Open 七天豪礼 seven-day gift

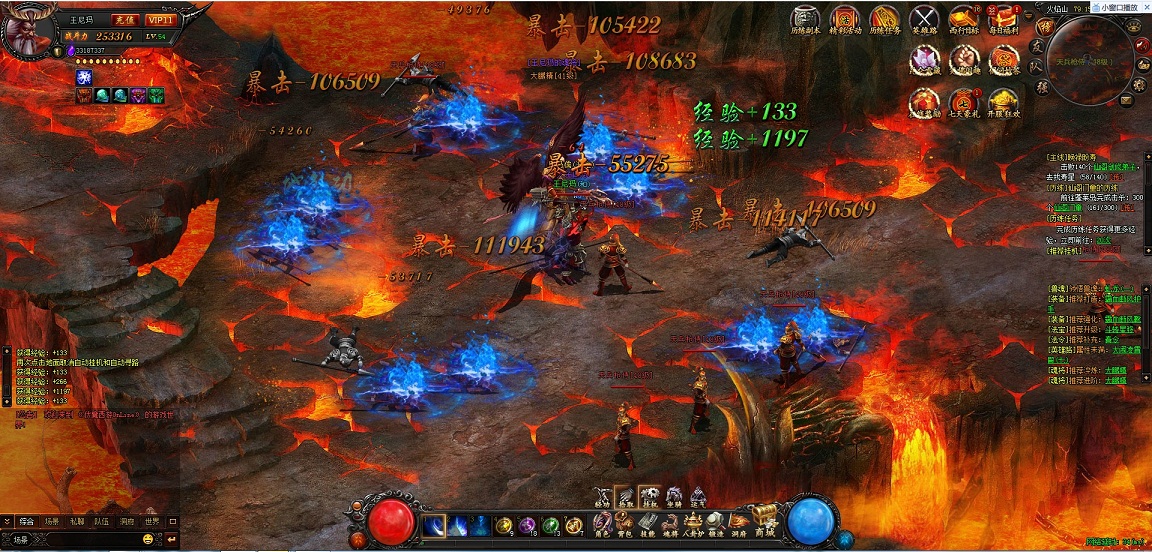coord(964,103)
